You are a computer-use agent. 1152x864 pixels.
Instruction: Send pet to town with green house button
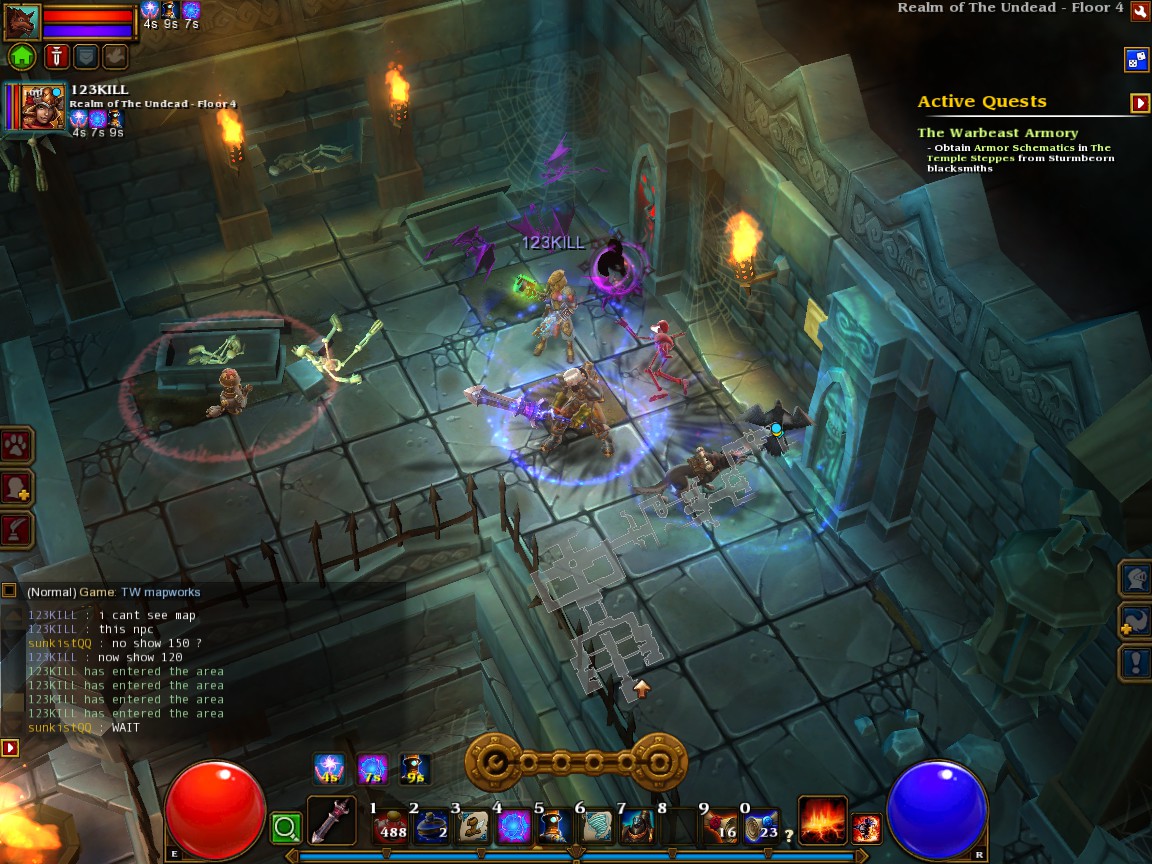(23, 56)
